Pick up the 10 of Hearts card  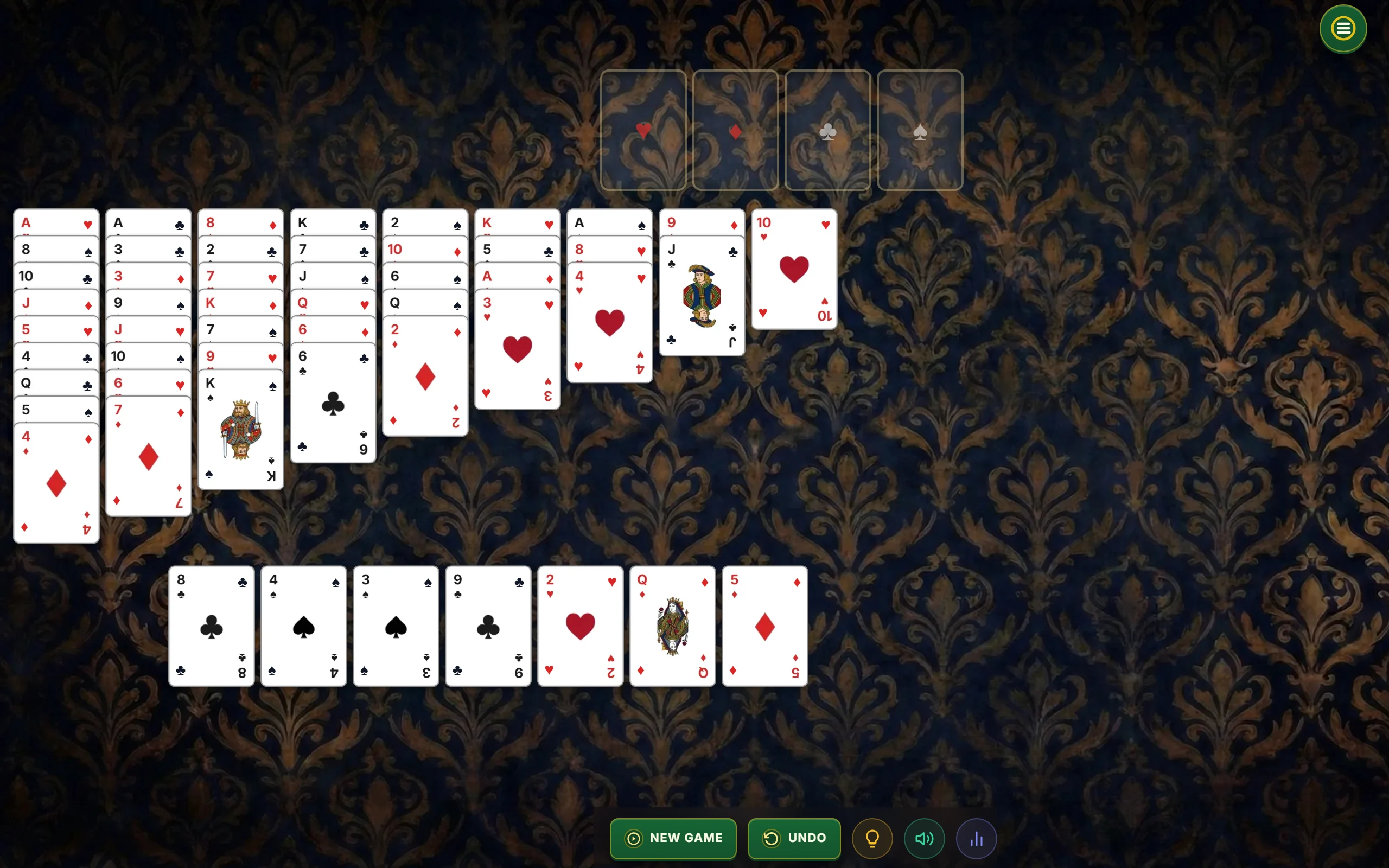click(794, 270)
